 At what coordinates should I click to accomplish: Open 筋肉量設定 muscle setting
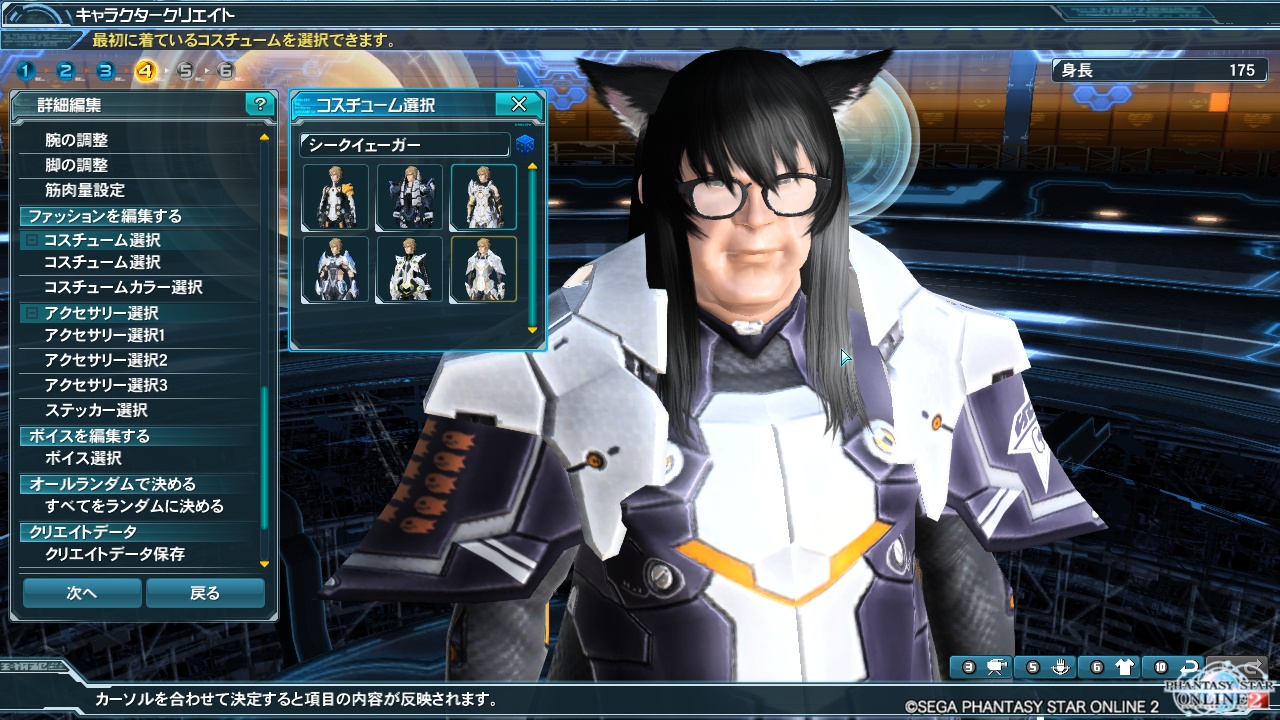[x=85, y=190]
